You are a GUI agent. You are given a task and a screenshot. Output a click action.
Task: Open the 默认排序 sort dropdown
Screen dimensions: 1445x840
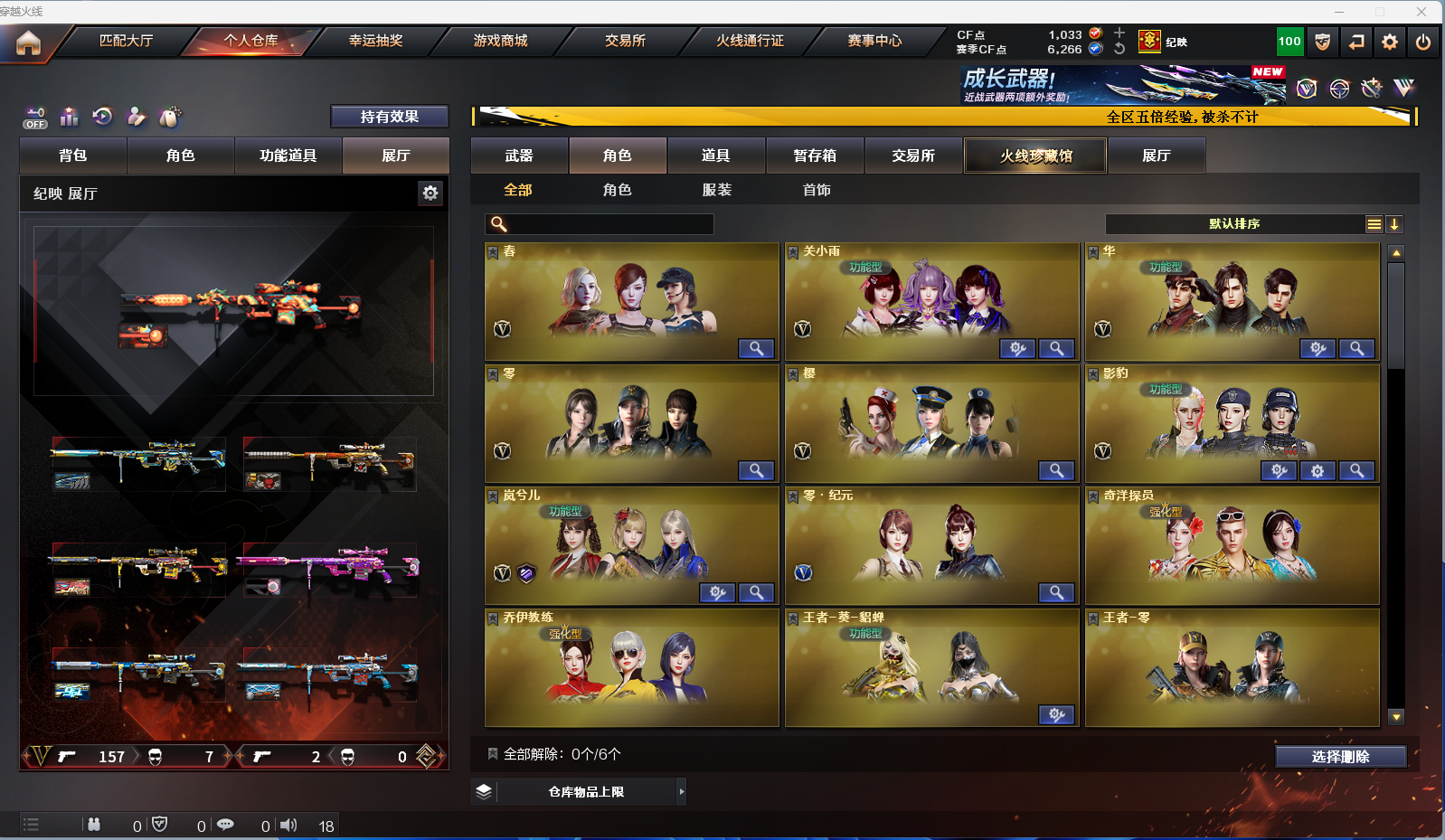[1234, 224]
